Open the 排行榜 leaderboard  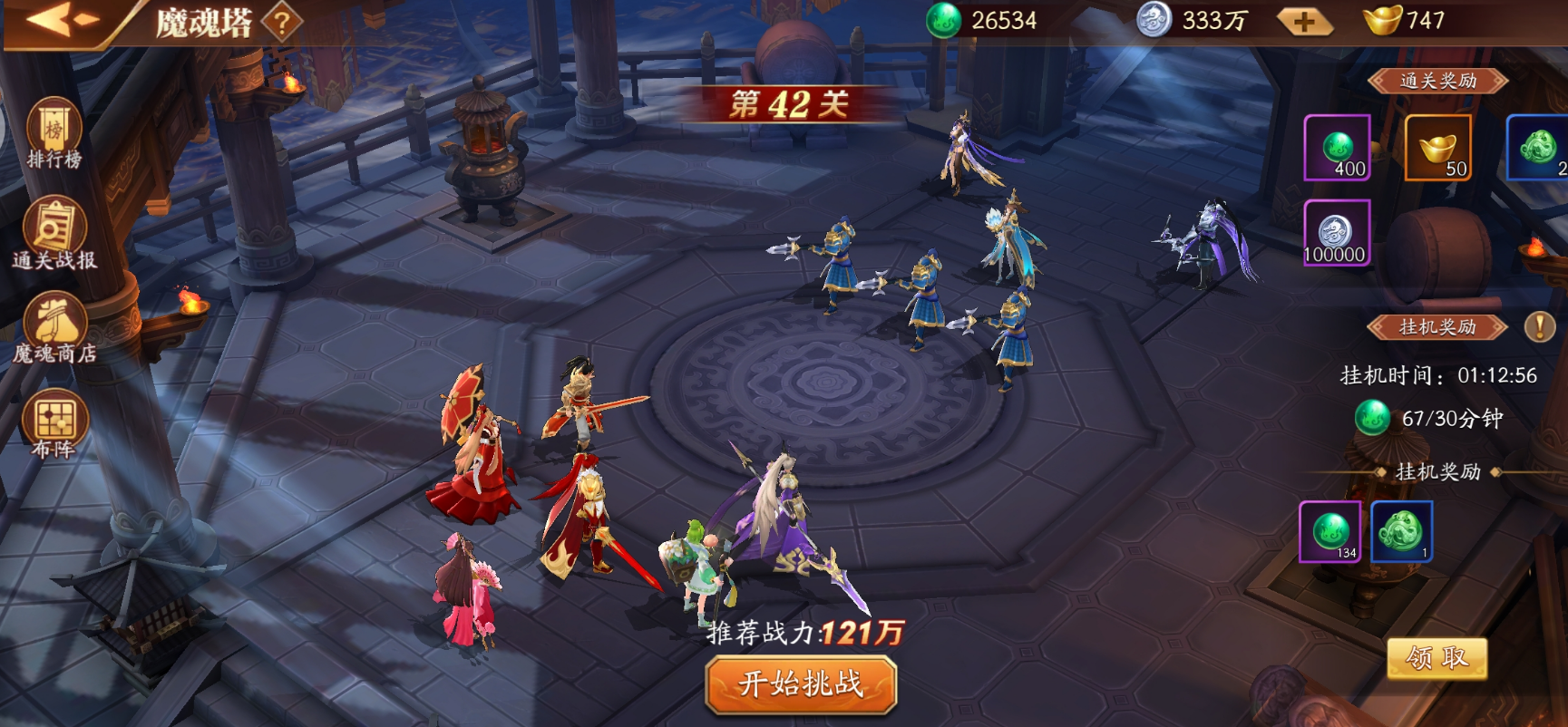(54, 134)
